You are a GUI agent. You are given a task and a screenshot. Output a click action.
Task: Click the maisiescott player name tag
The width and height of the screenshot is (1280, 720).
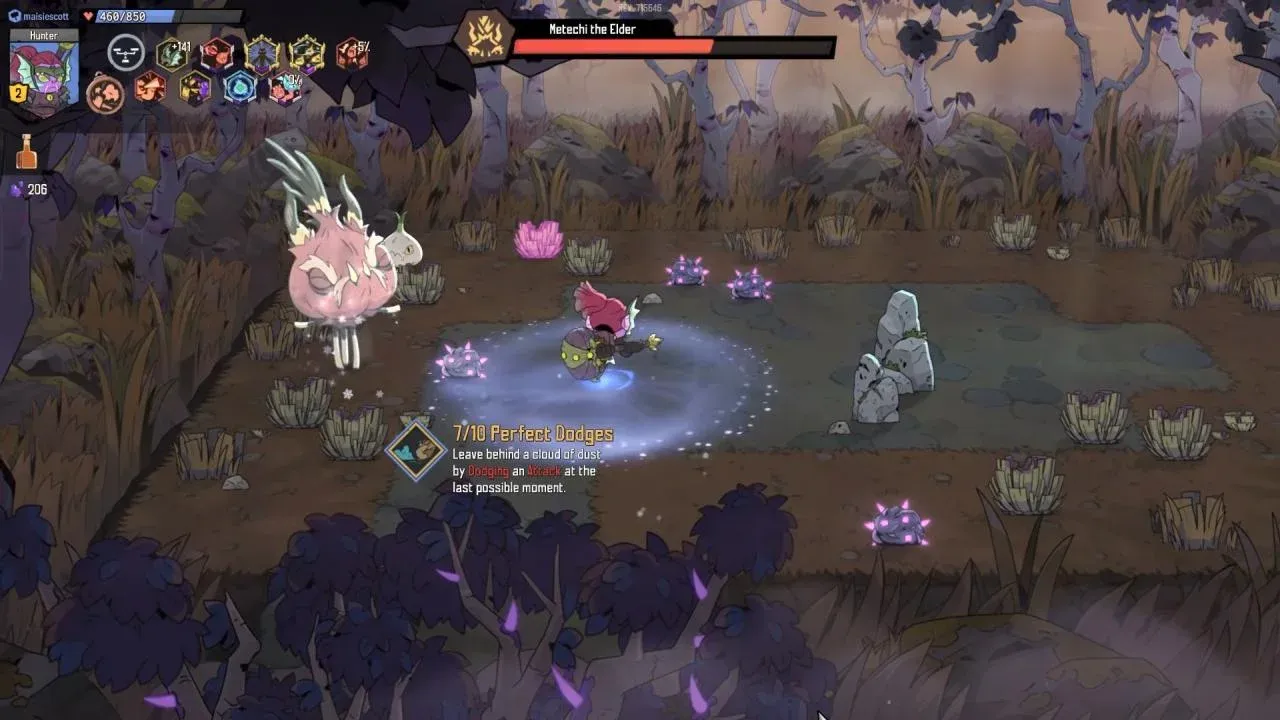pos(40,16)
